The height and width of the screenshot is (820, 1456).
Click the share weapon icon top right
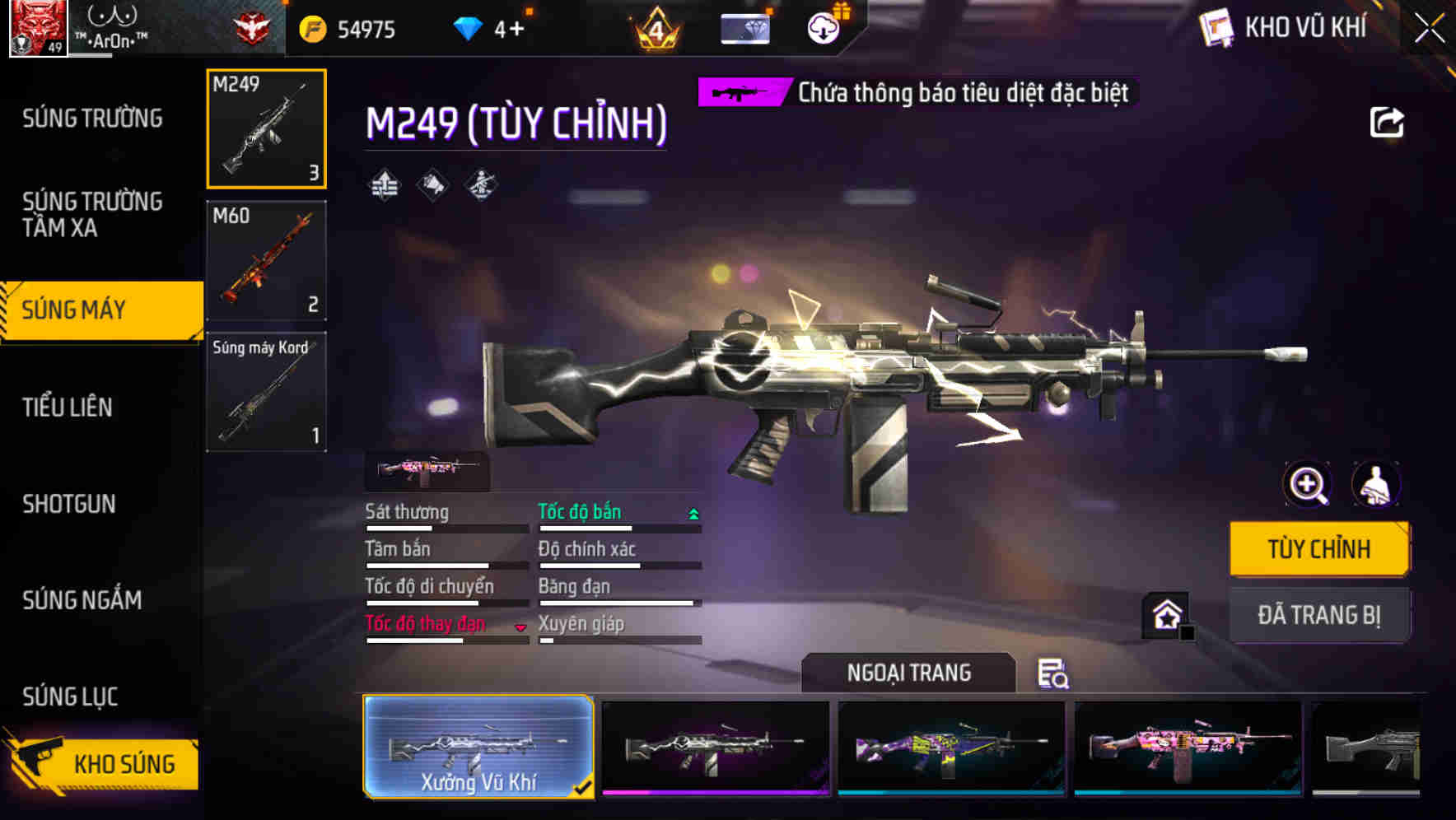click(x=1388, y=122)
